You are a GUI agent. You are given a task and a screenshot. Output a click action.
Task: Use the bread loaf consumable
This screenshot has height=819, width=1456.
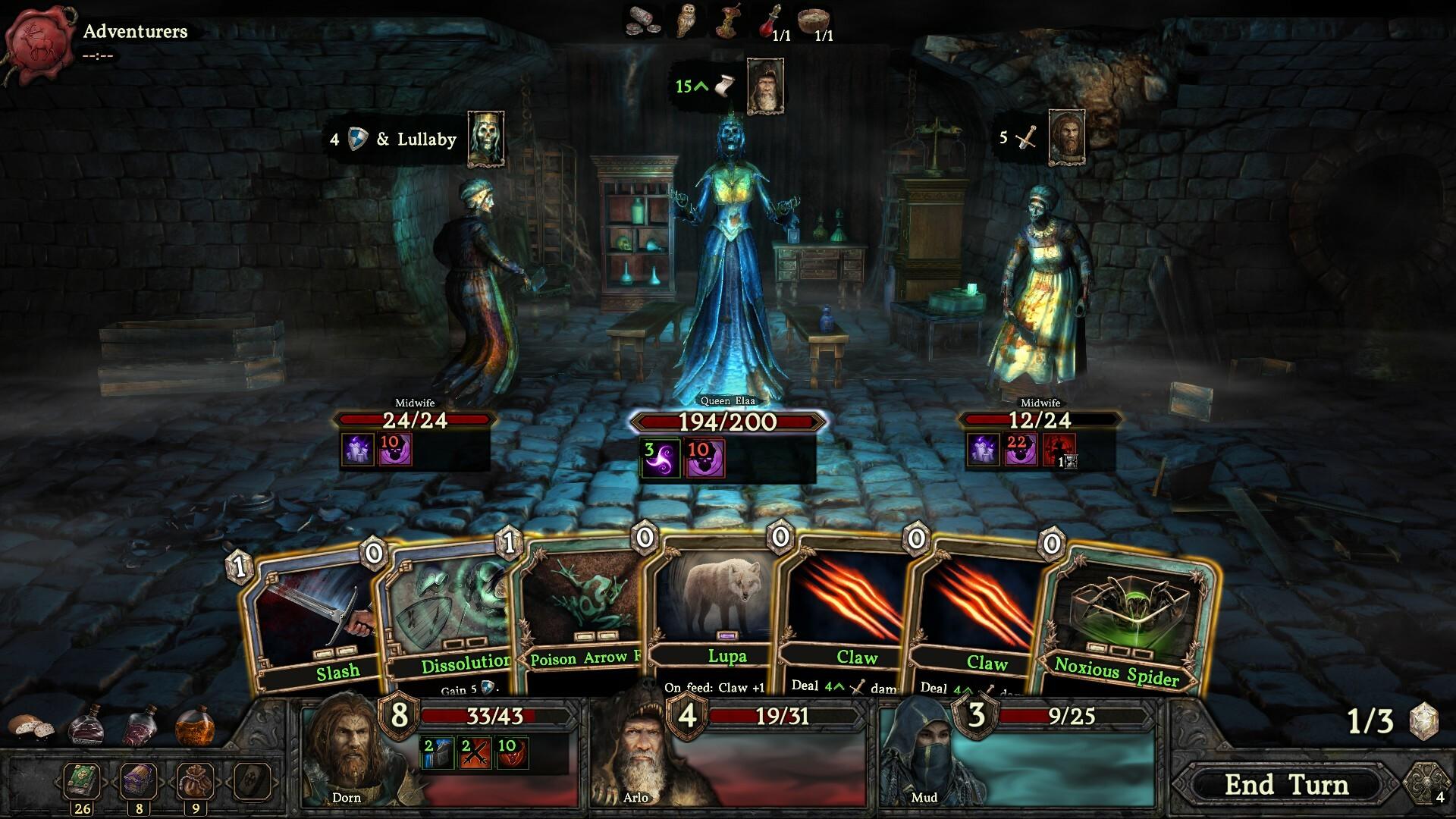30,726
